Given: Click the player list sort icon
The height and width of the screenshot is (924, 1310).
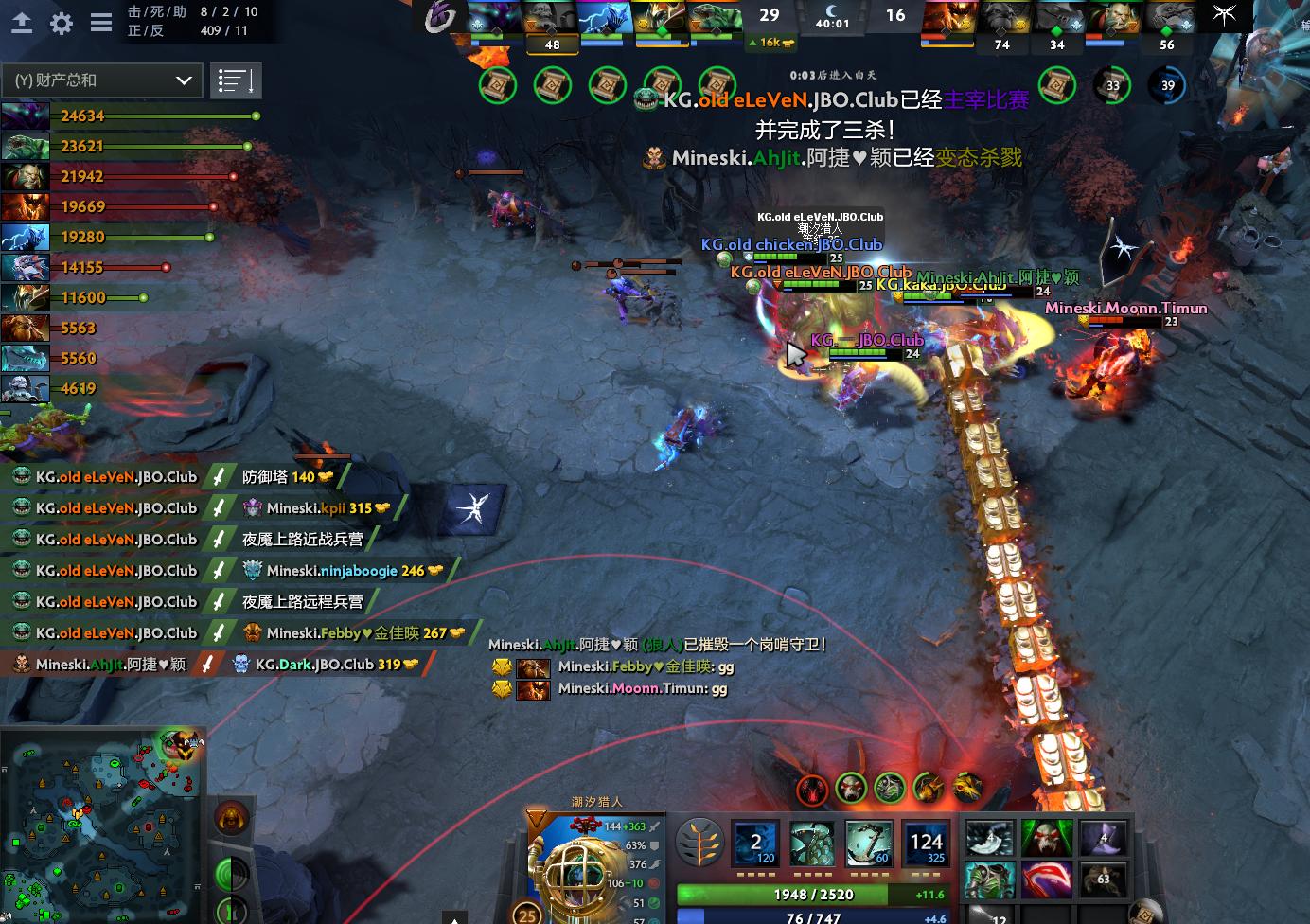Looking at the screenshot, I should [236, 80].
